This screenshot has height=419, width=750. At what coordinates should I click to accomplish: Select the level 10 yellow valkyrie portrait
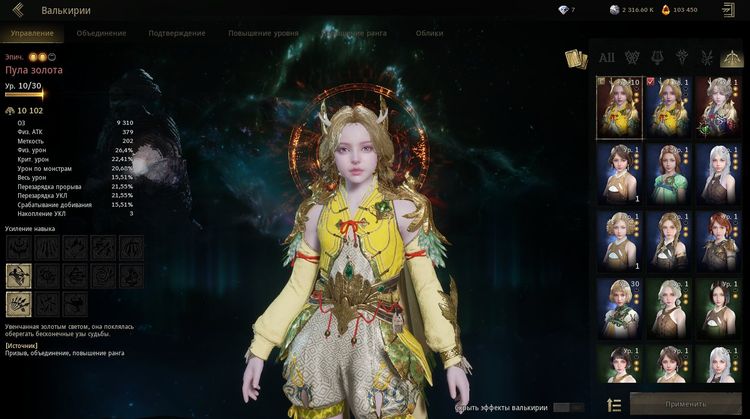tap(619, 106)
